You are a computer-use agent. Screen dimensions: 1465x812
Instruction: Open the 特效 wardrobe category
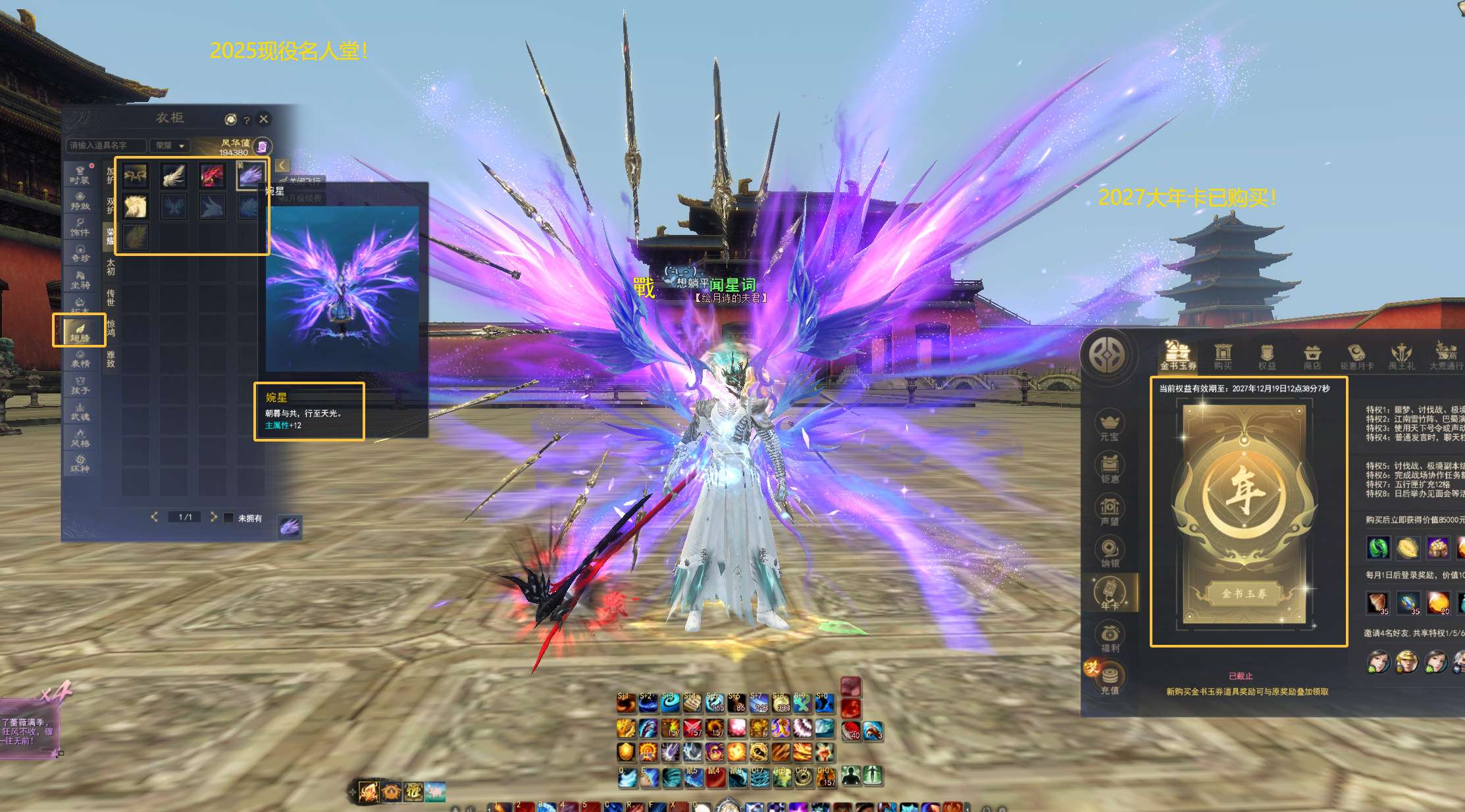pos(80,201)
